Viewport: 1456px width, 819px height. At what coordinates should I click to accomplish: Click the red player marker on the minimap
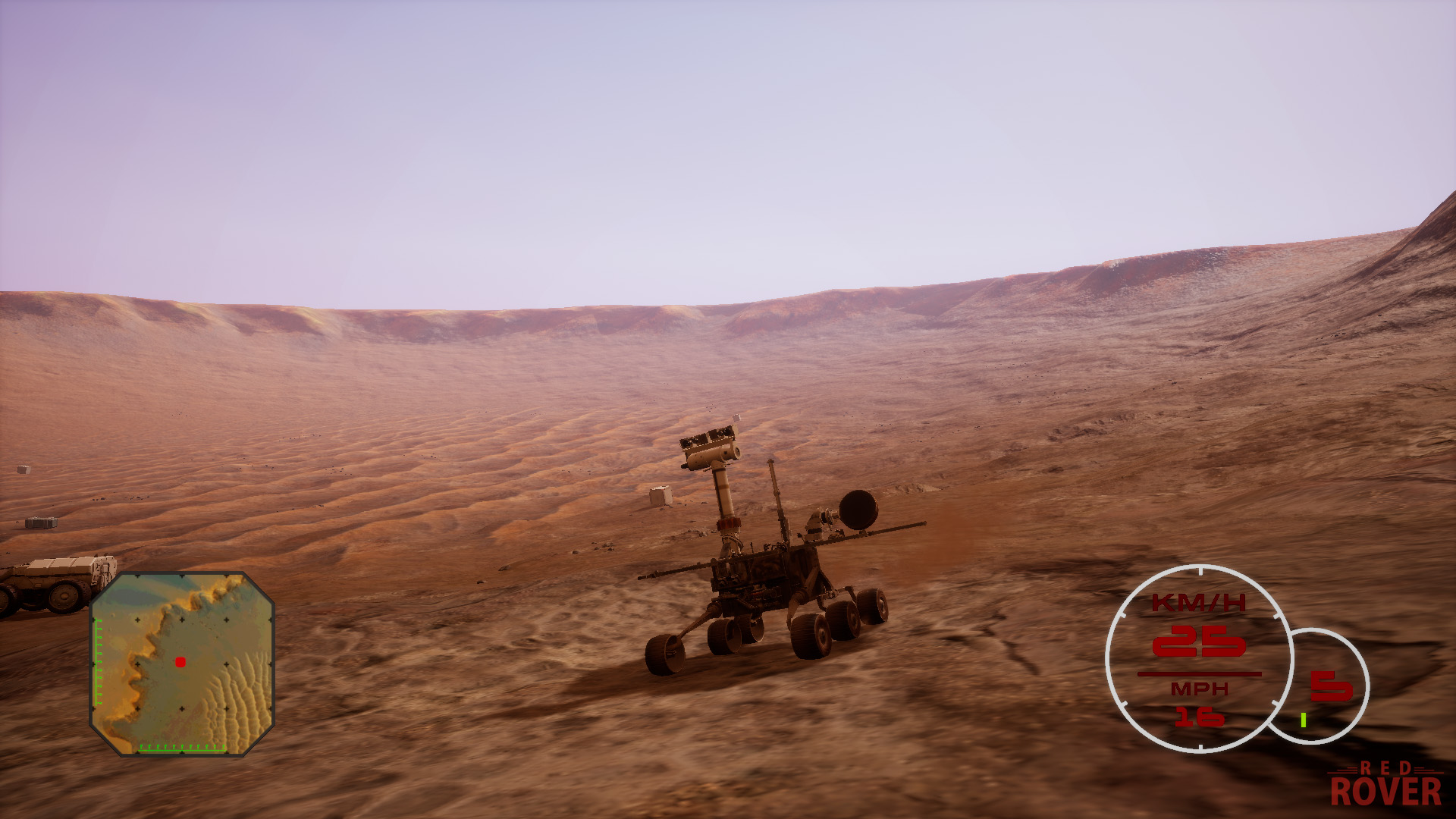click(x=180, y=661)
